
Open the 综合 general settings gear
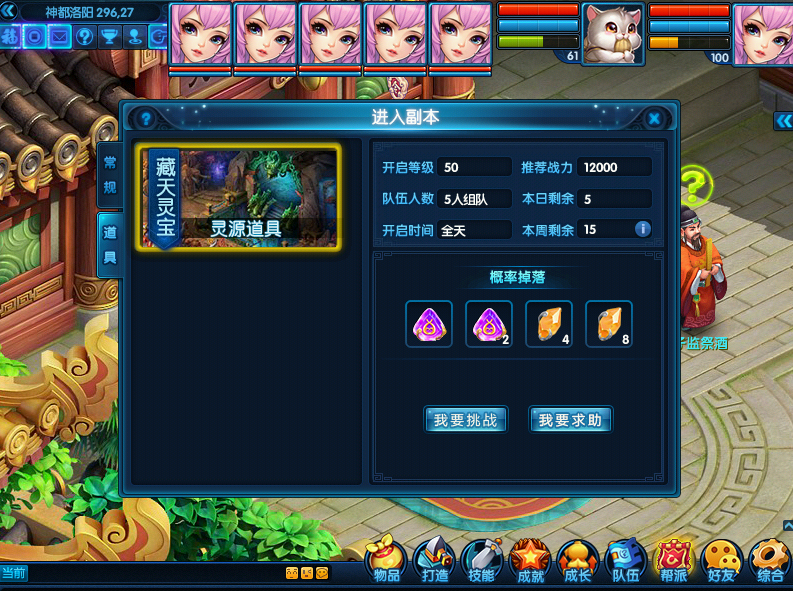pyautogui.click(x=770, y=560)
